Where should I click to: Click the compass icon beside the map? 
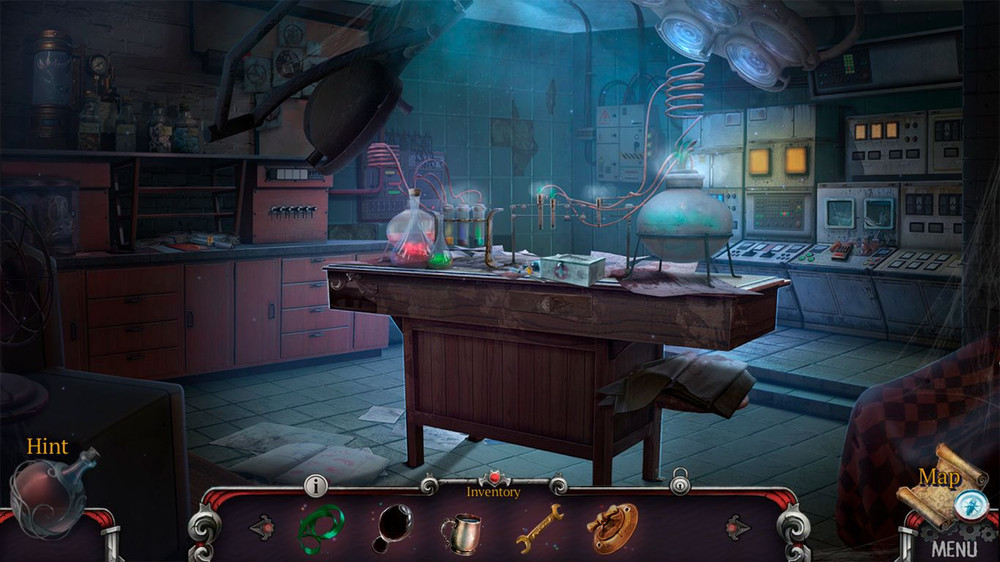pyautogui.click(x=968, y=504)
